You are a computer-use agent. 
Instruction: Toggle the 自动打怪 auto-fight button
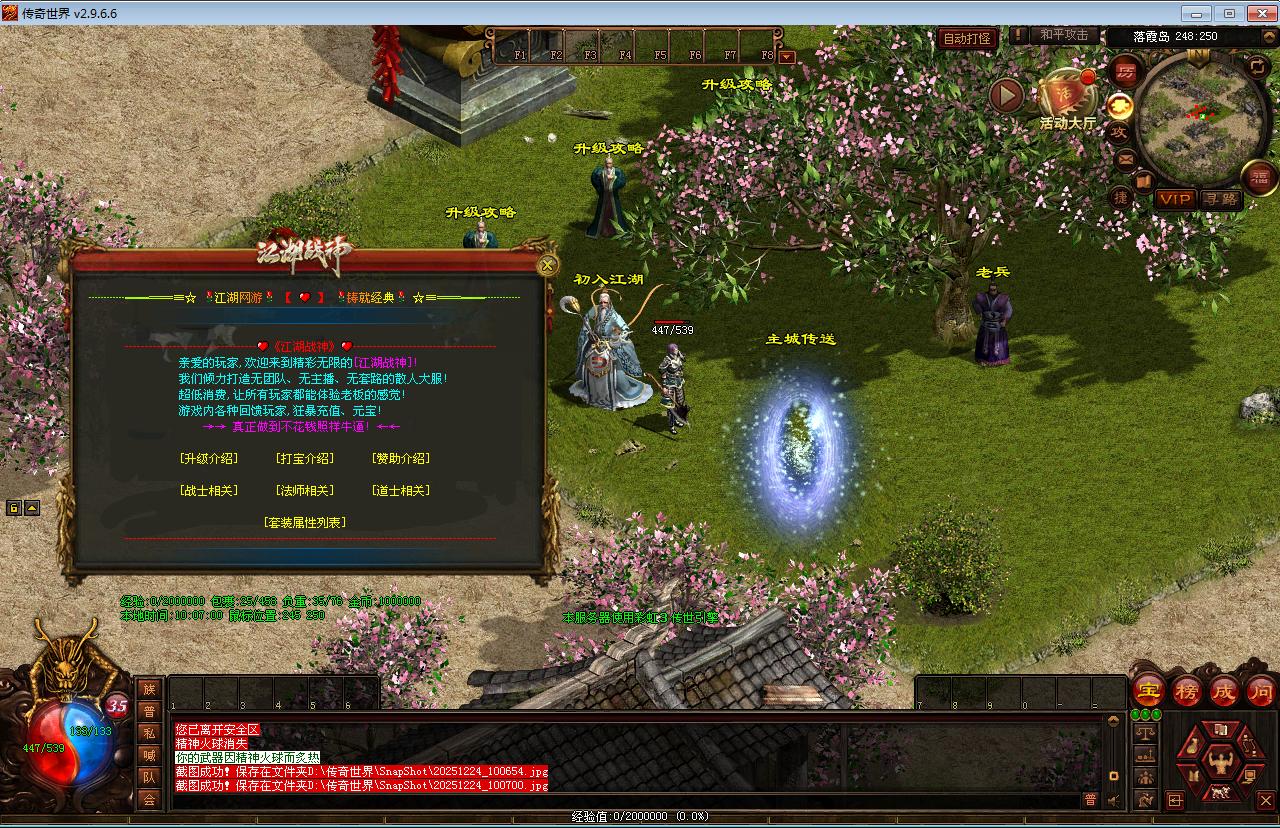click(x=966, y=38)
